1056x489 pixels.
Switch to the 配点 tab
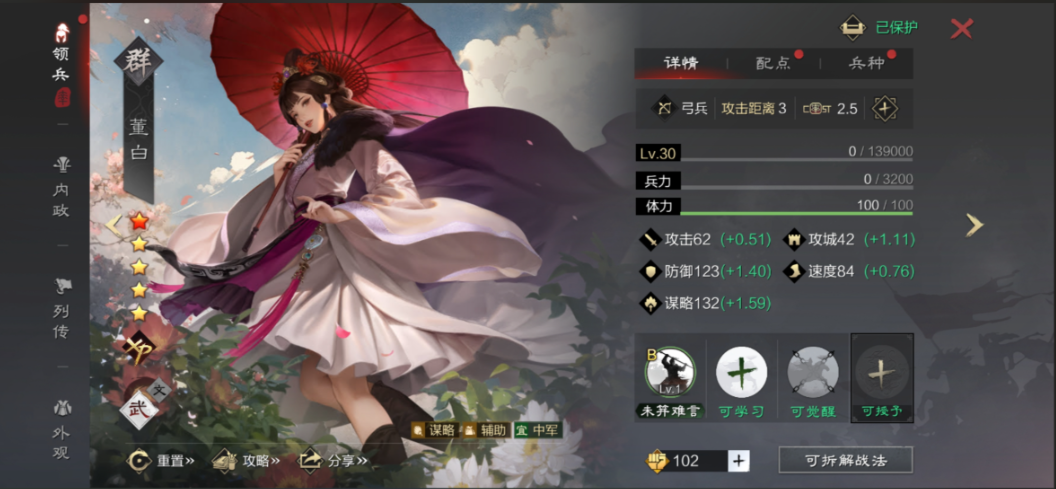pyautogui.click(x=773, y=63)
